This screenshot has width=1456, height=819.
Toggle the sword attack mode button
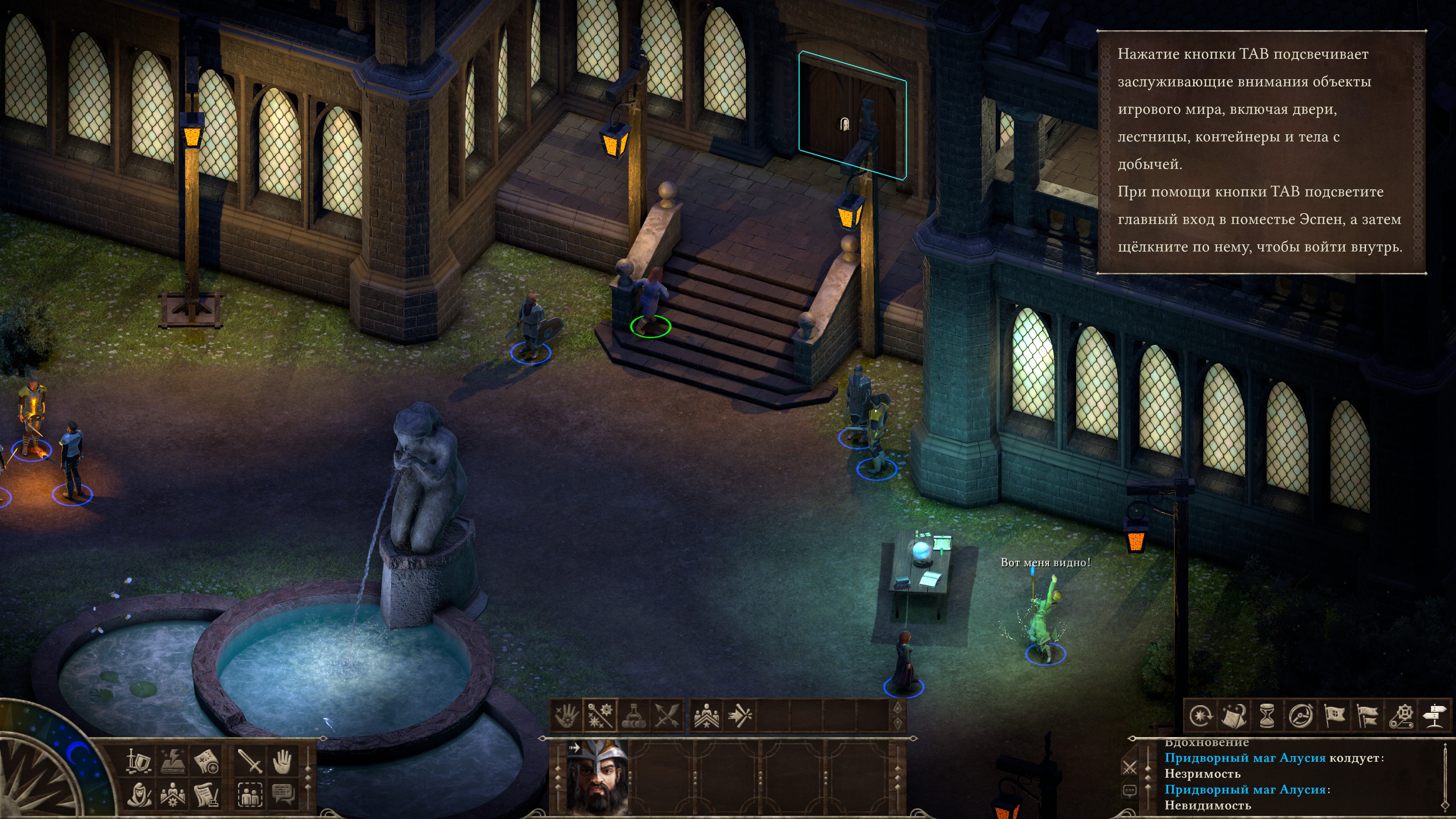pyautogui.click(x=249, y=761)
